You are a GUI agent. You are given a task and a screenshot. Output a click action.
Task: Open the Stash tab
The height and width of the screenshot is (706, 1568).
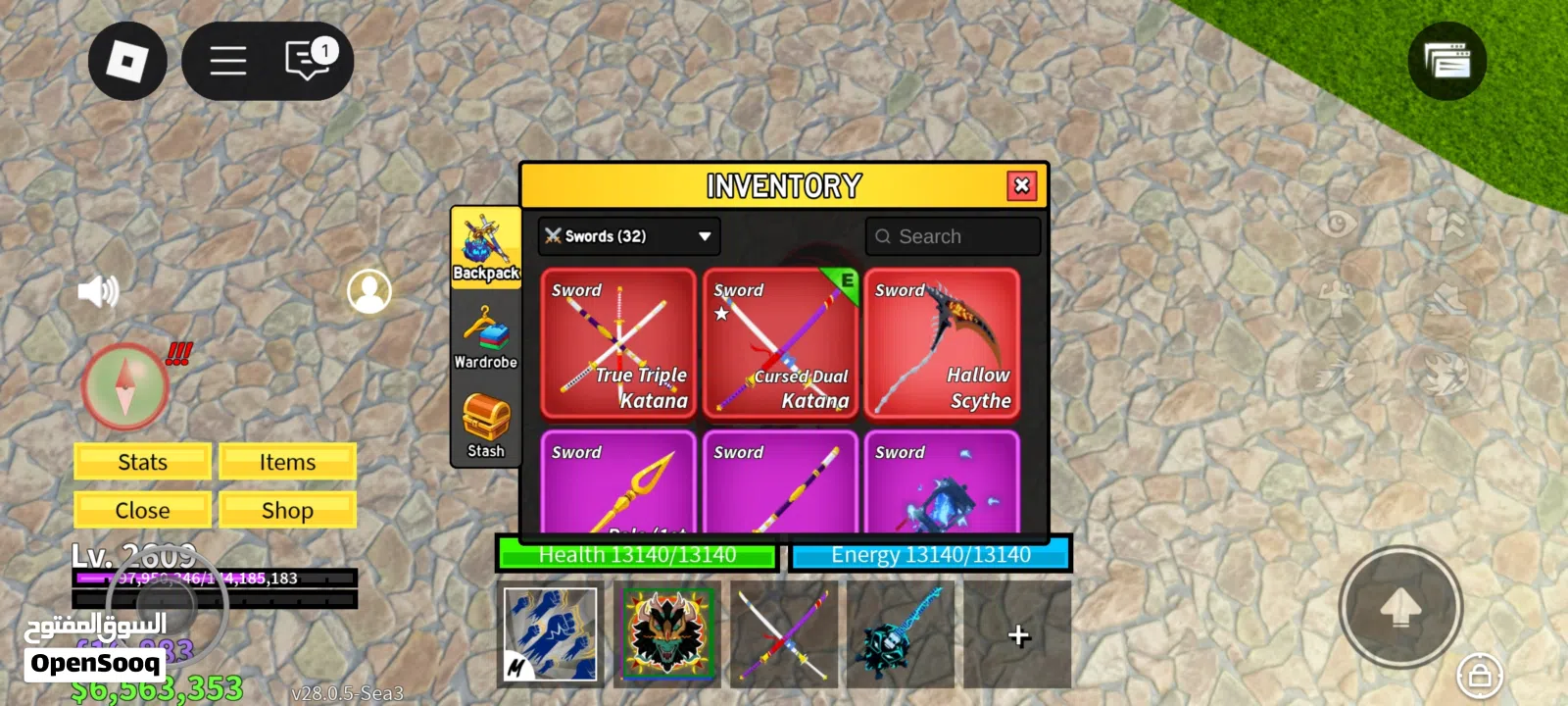click(485, 426)
